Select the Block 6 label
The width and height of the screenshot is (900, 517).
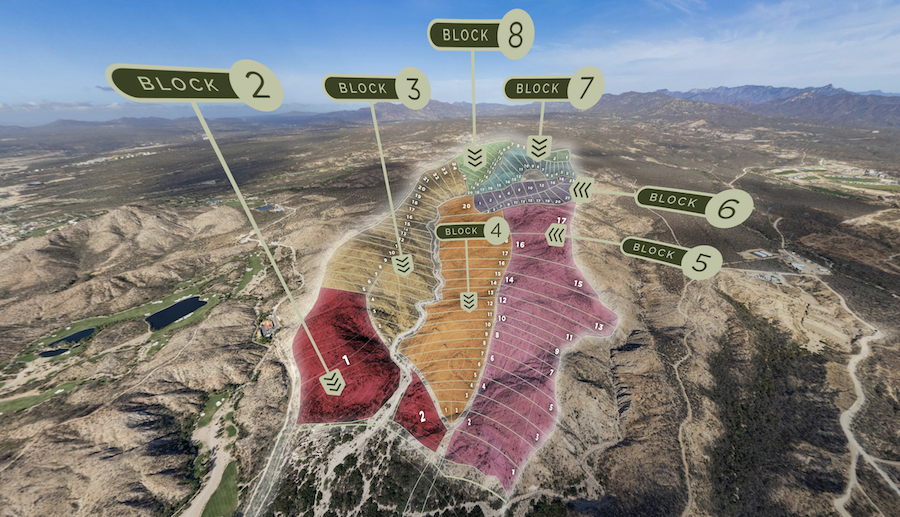click(692, 203)
